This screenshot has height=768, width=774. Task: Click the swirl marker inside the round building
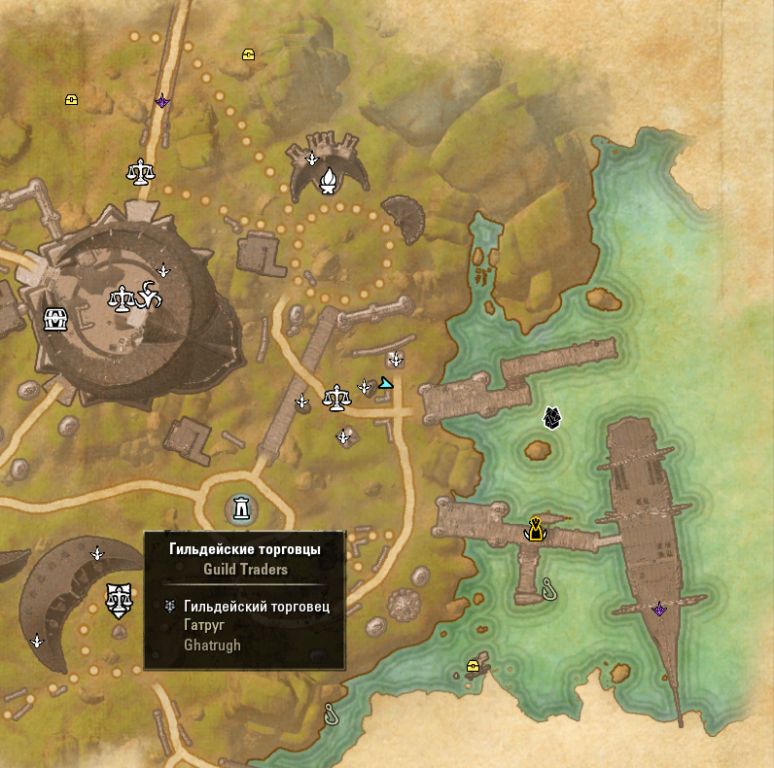(149, 297)
